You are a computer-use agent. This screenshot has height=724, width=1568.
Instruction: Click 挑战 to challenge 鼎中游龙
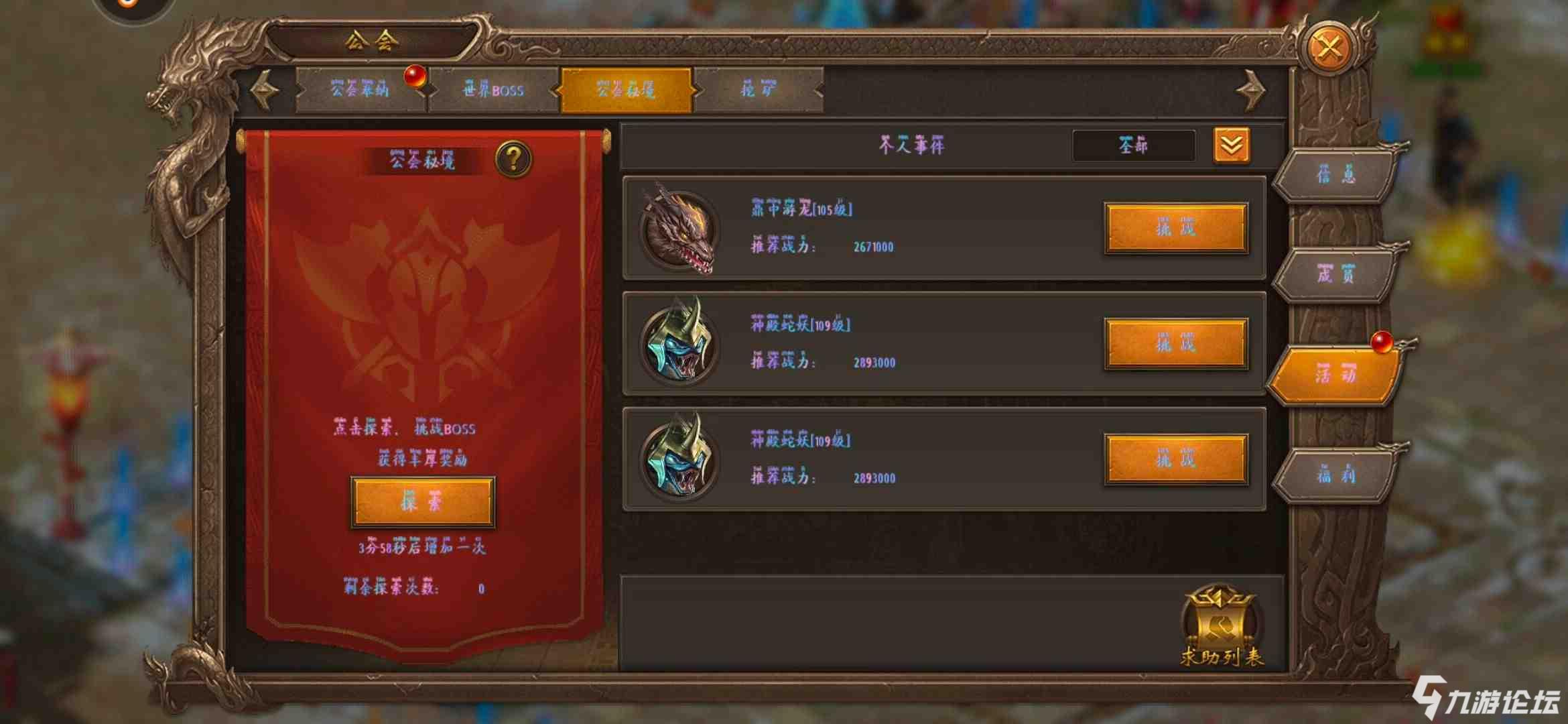(x=1176, y=228)
